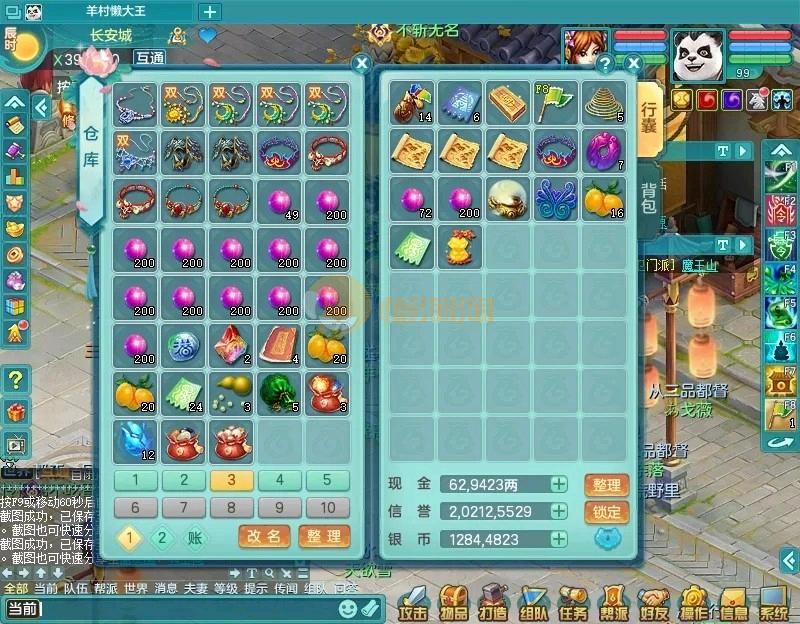
Task: Close the warehouse panel
Action: pos(362,63)
